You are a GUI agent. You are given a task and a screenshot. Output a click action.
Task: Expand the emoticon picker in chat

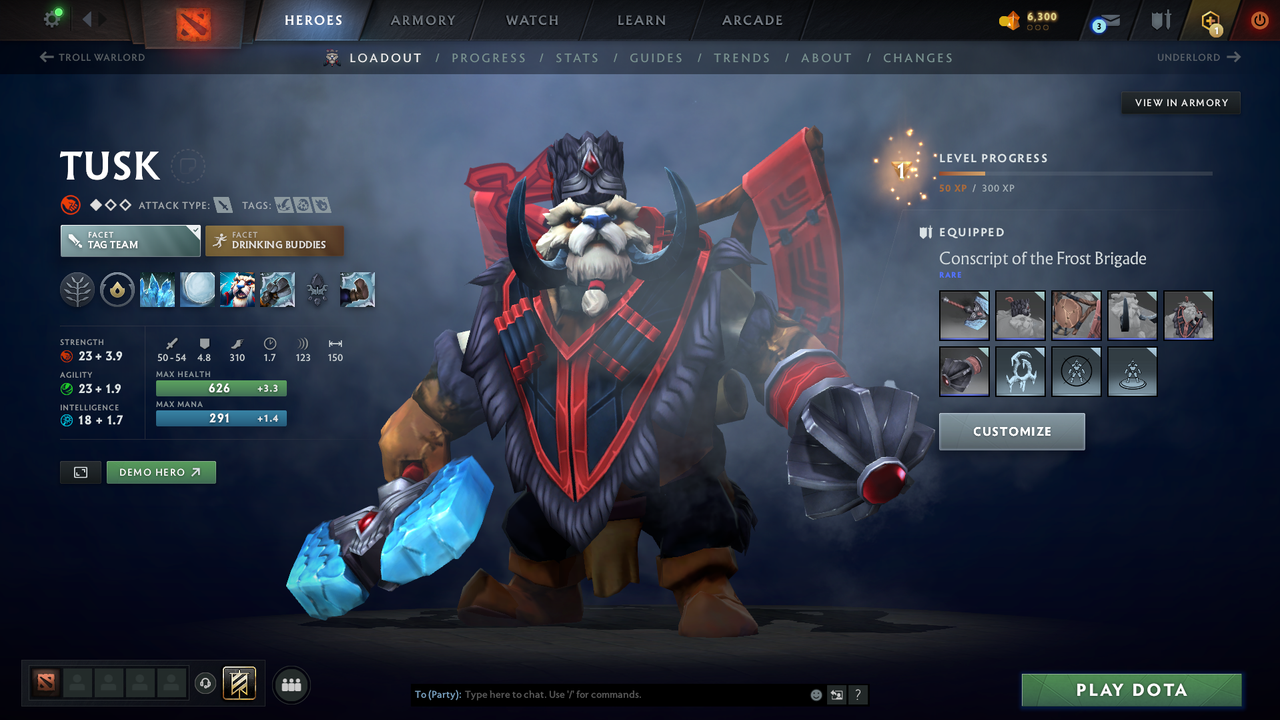tap(815, 694)
